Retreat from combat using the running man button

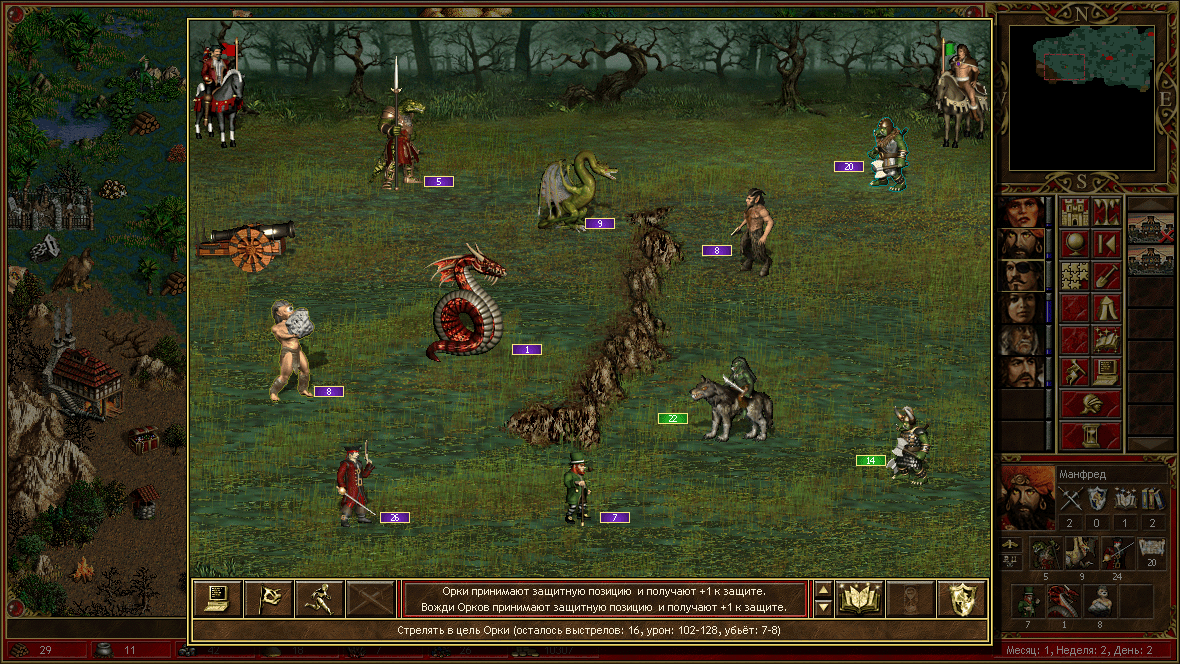pyautogui.click(x=320, y=598)
